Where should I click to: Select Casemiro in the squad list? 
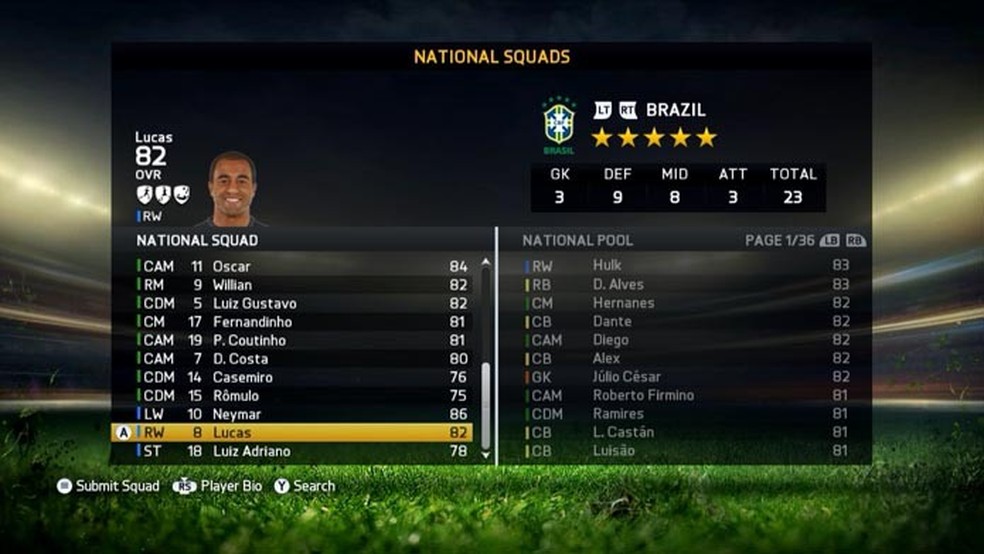point(300,378)
